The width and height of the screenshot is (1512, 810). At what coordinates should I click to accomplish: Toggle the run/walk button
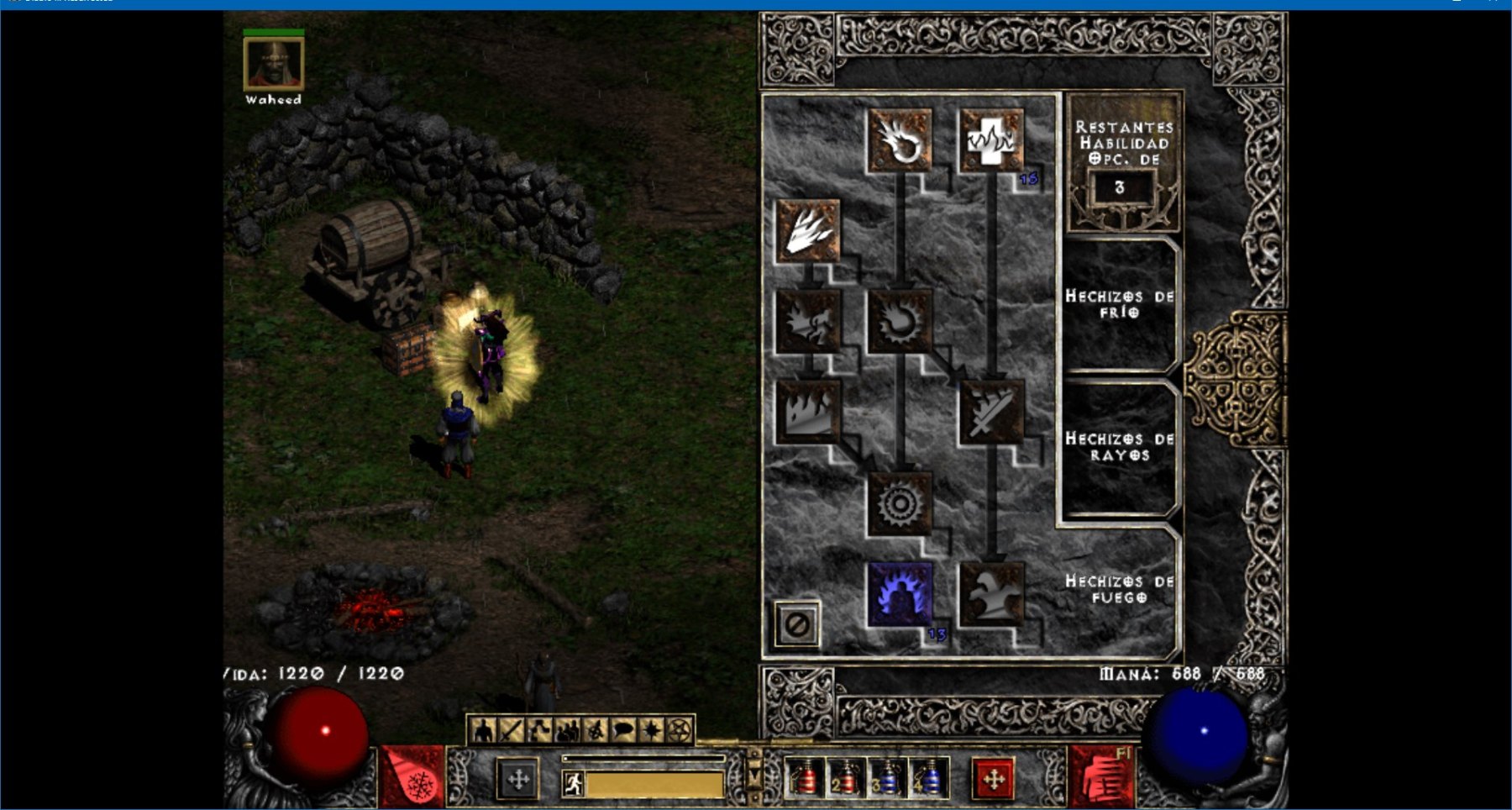[574, 784]
